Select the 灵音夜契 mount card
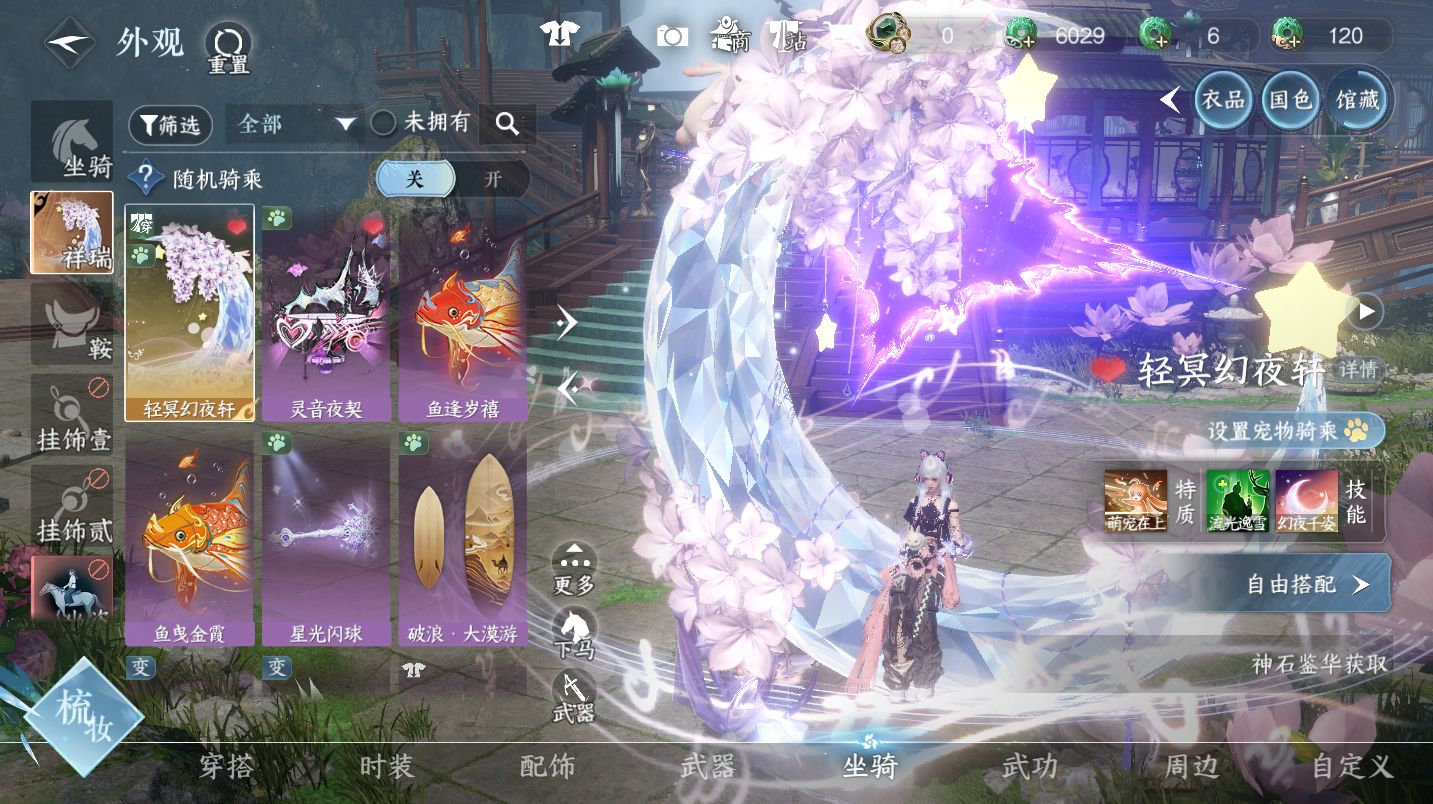Screen dimensions: 1433x804 point(325,314)
